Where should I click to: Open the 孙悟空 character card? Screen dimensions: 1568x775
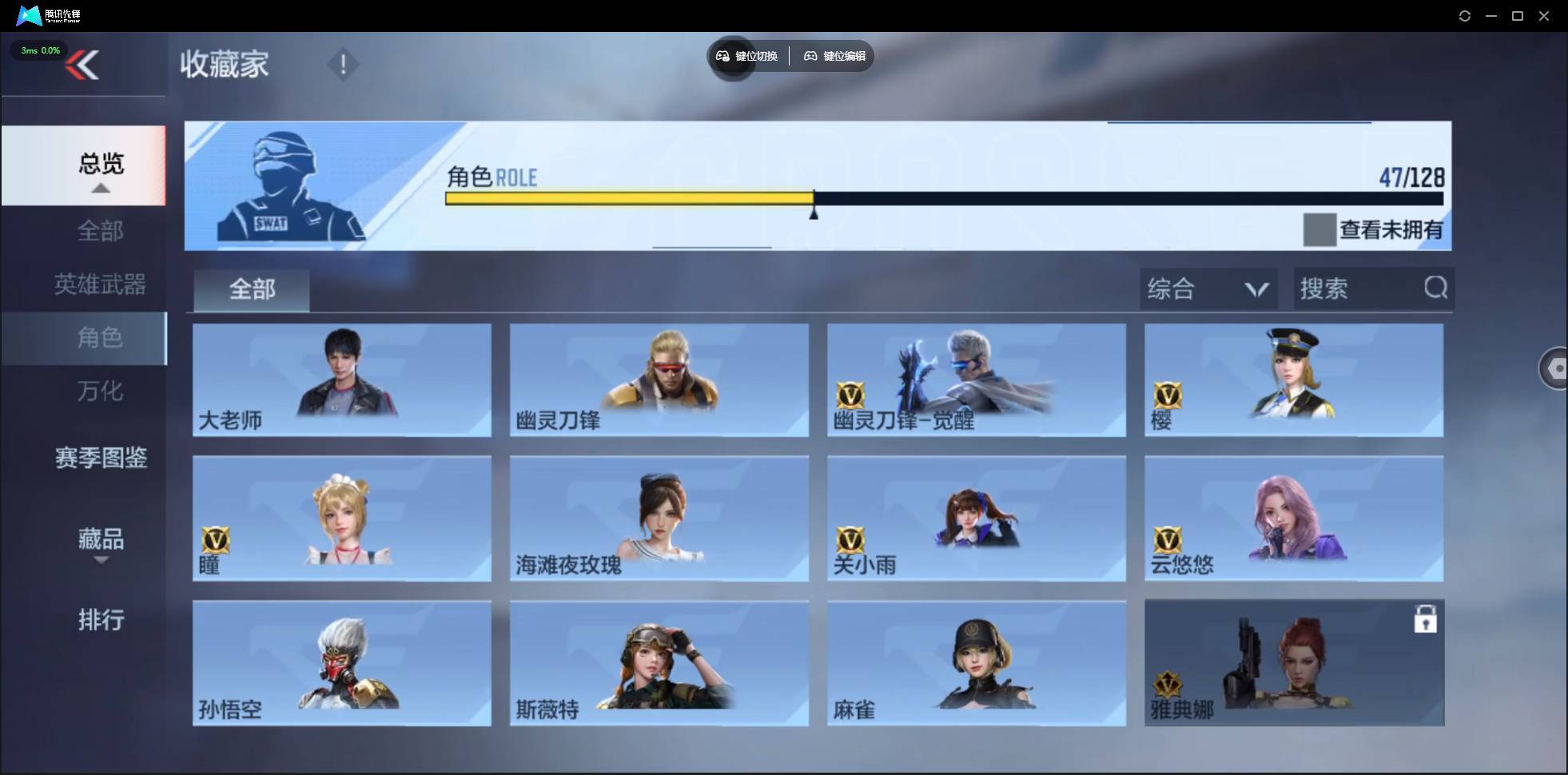(341, 663)
